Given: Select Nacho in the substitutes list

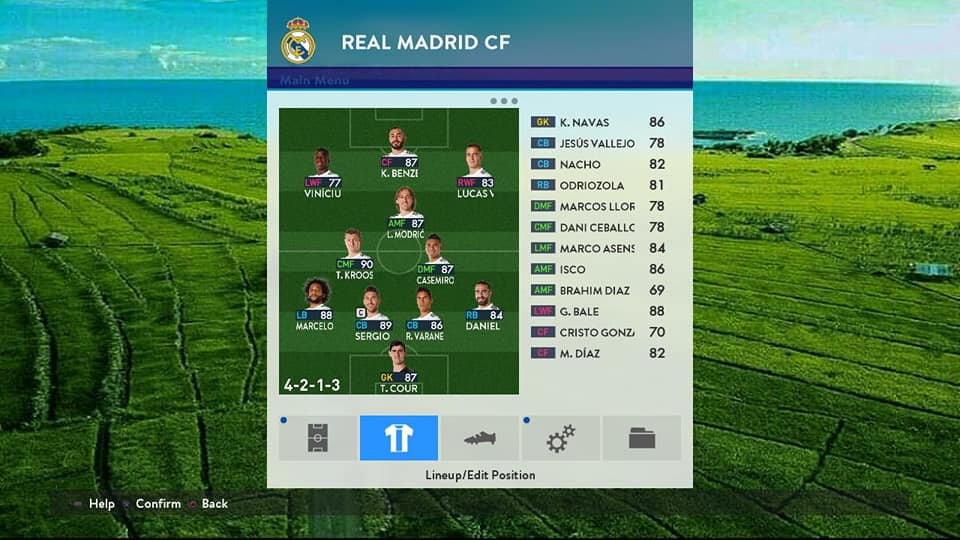Looking at the screenshot, I should (598, 164).
